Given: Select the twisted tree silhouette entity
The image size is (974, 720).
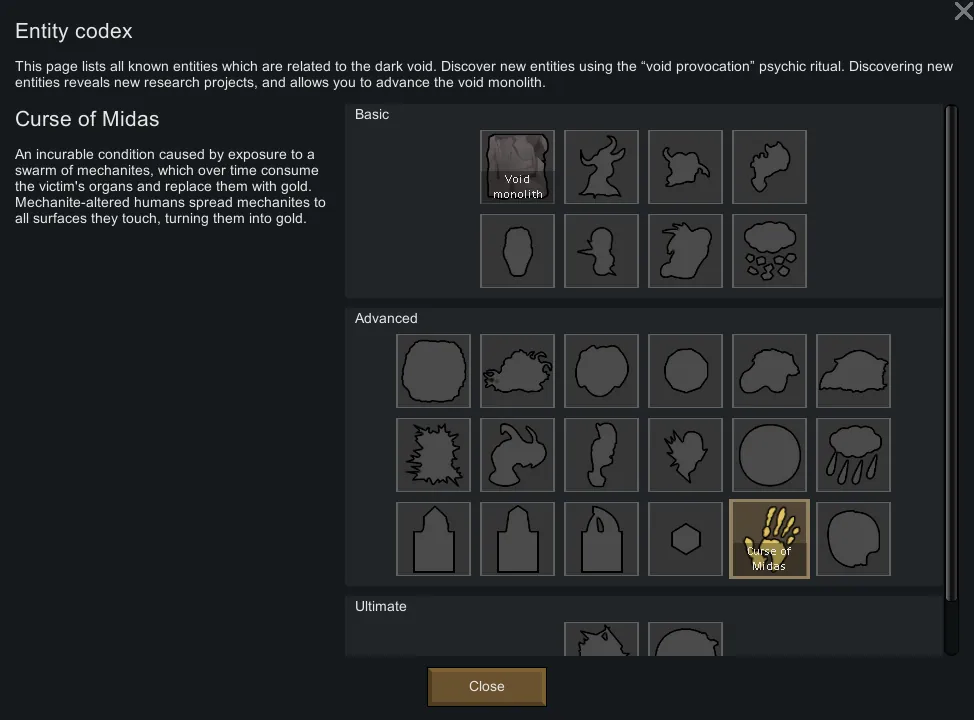Looking at the screenshot, I should [601, 167].
